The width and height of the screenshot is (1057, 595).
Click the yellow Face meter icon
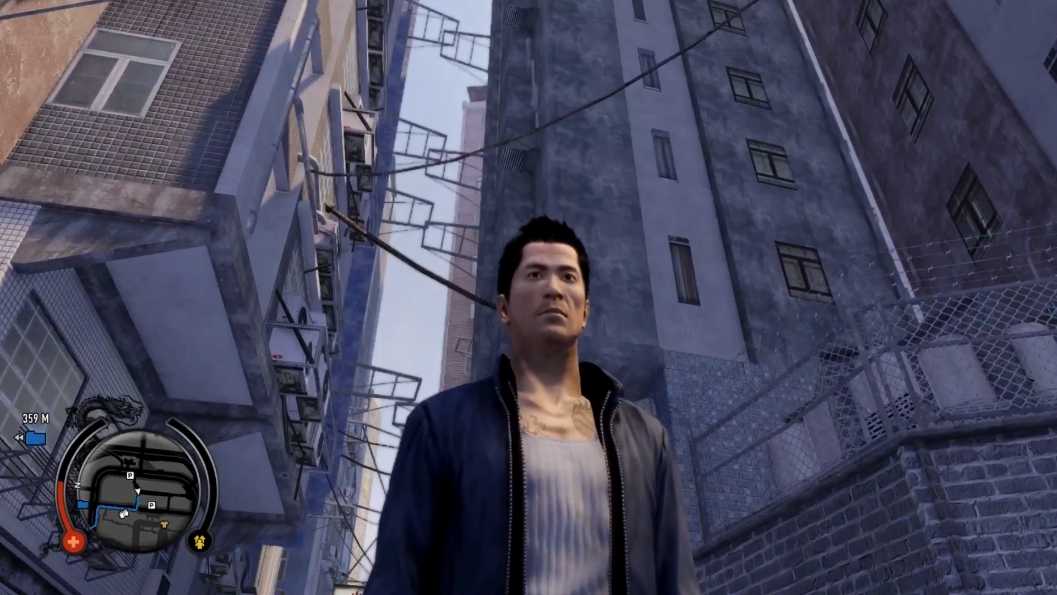click(199, 543)
